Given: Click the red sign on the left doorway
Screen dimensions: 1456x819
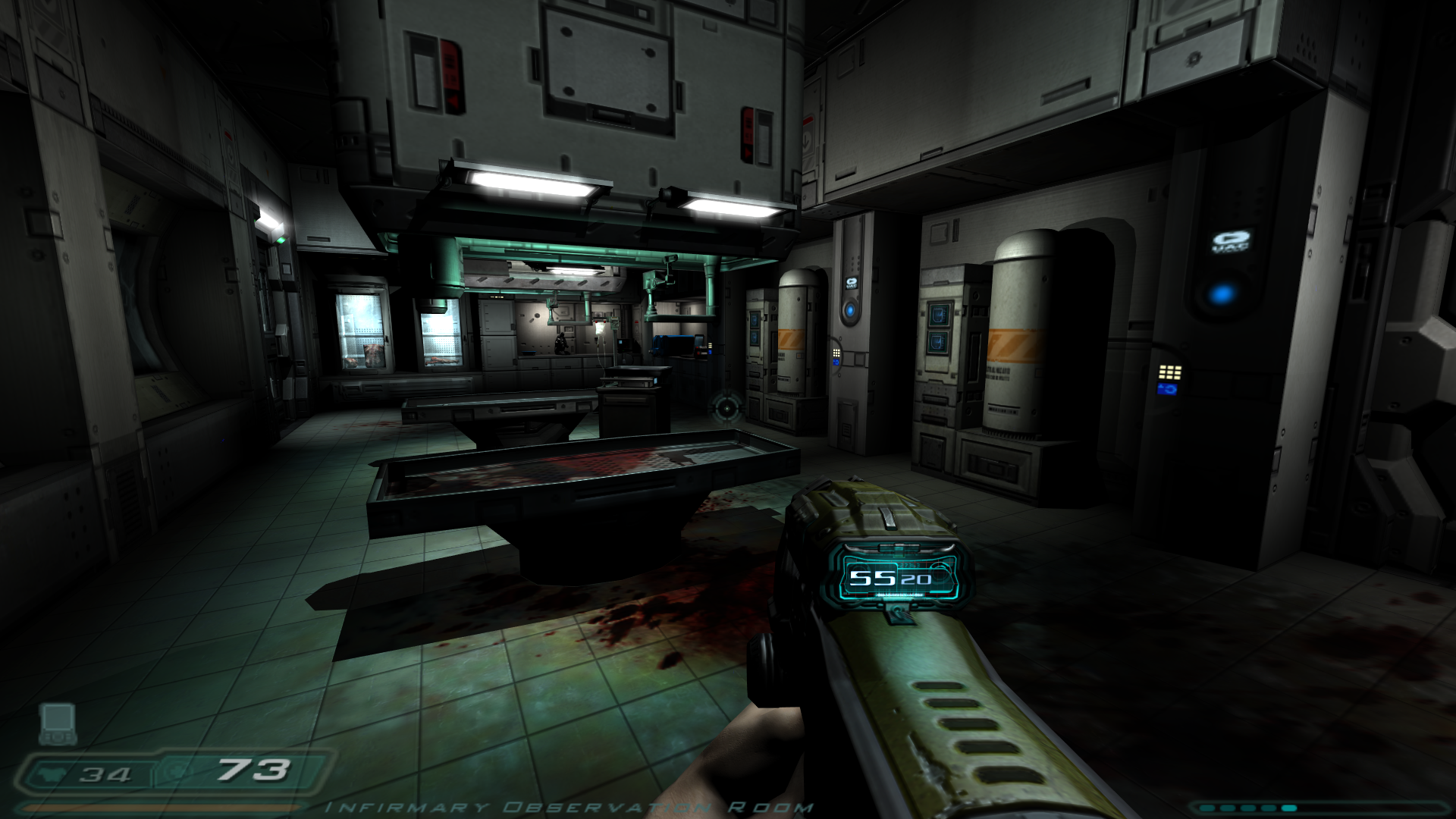Looking at the screenshot, I should [x=227, y=136].
